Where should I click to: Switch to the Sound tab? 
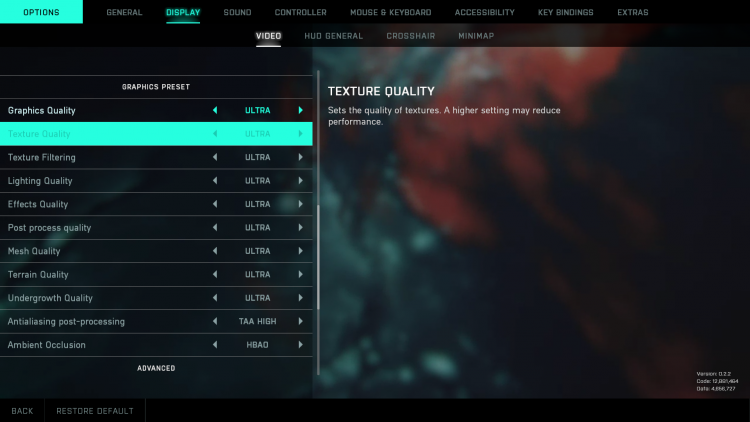pos(237,13)
